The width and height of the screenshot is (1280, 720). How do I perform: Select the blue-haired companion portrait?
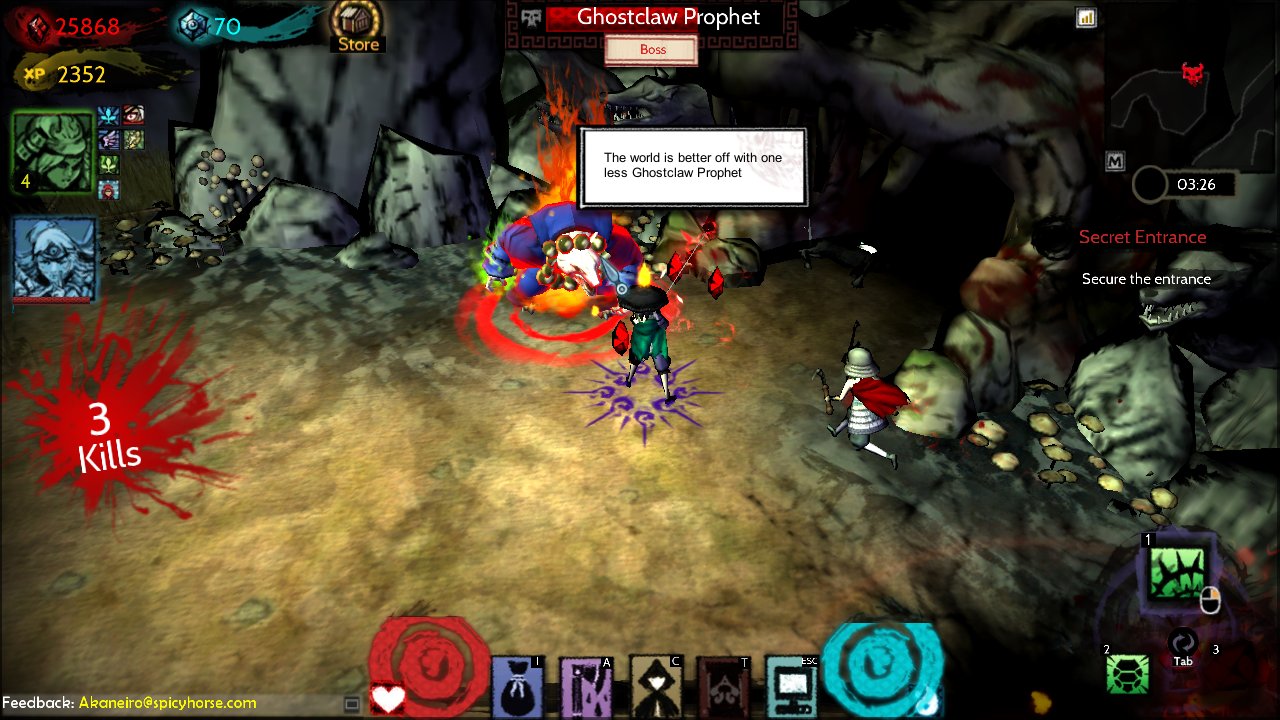tap(54, 258)
